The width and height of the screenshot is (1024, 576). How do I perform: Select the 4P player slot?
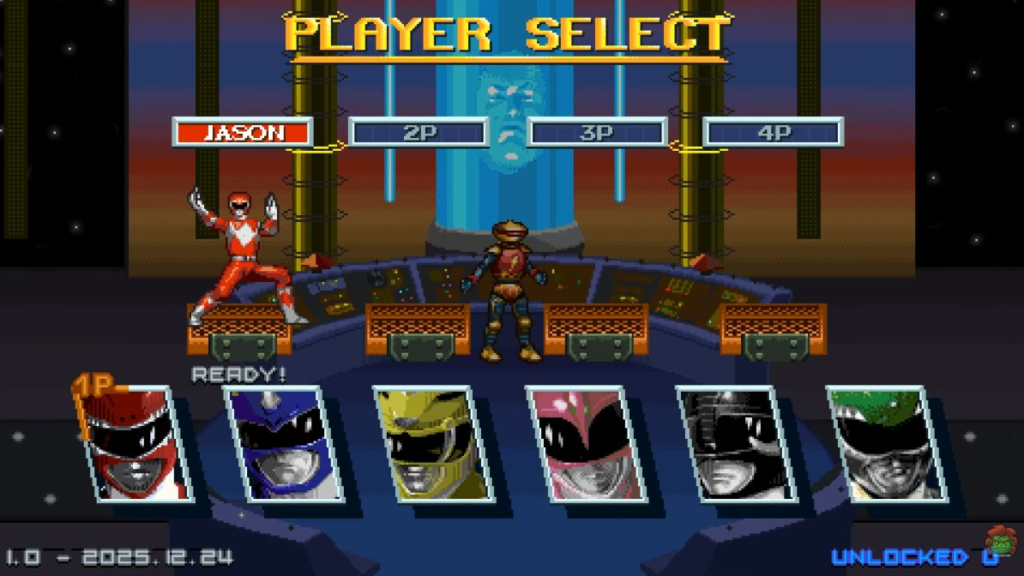click(x=773, y=132)
